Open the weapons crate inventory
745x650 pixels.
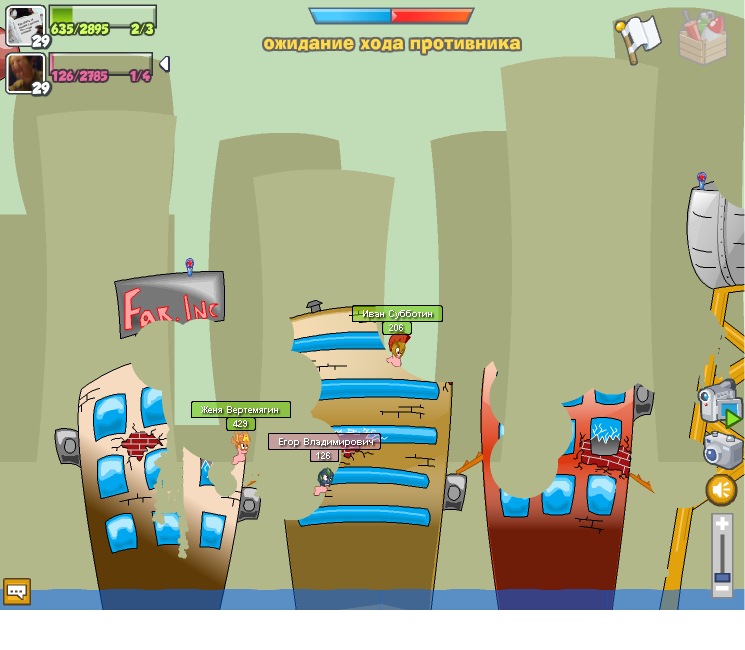(x=702, y=38)
